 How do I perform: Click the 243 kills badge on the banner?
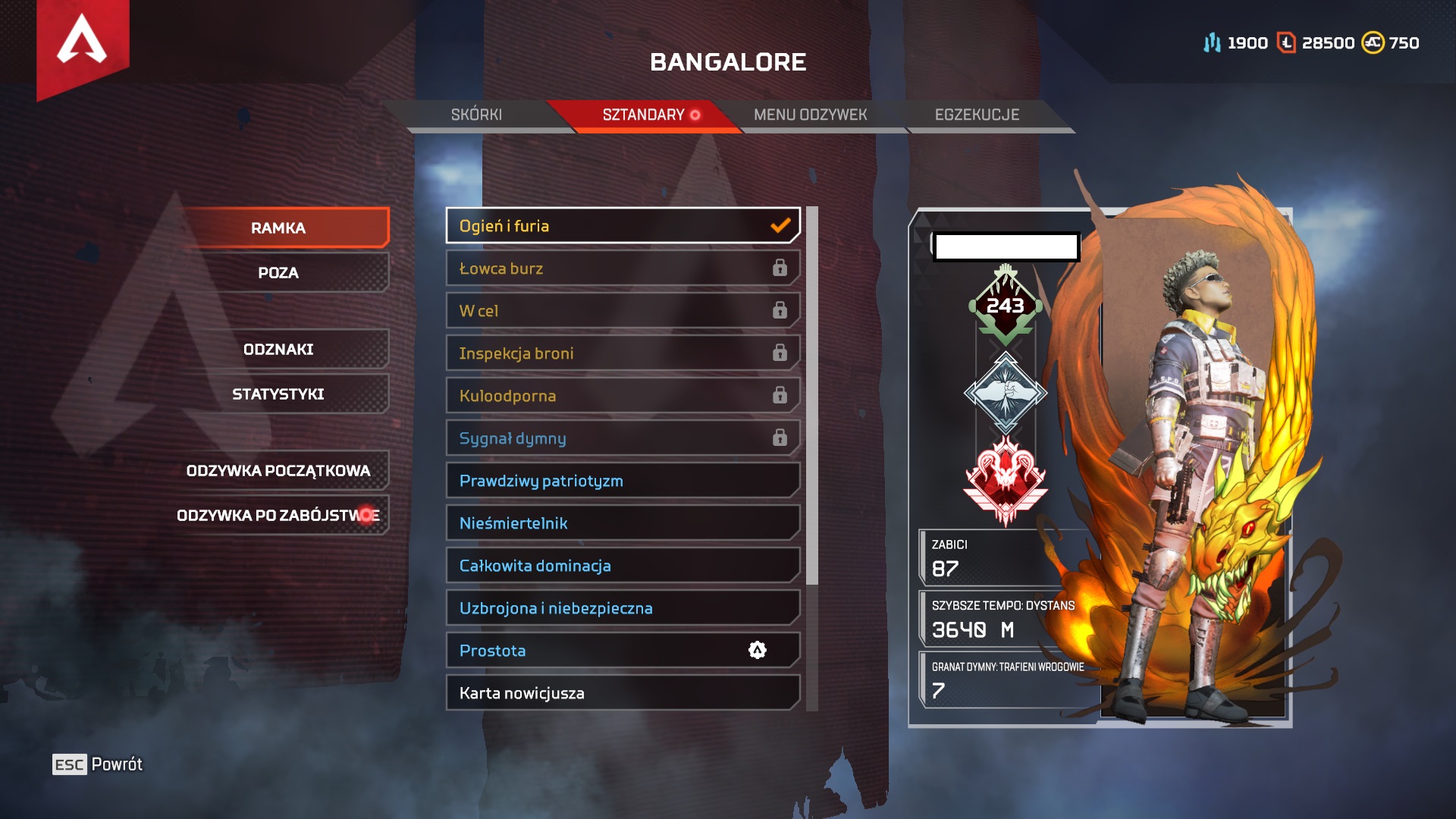click(1006, 303)
